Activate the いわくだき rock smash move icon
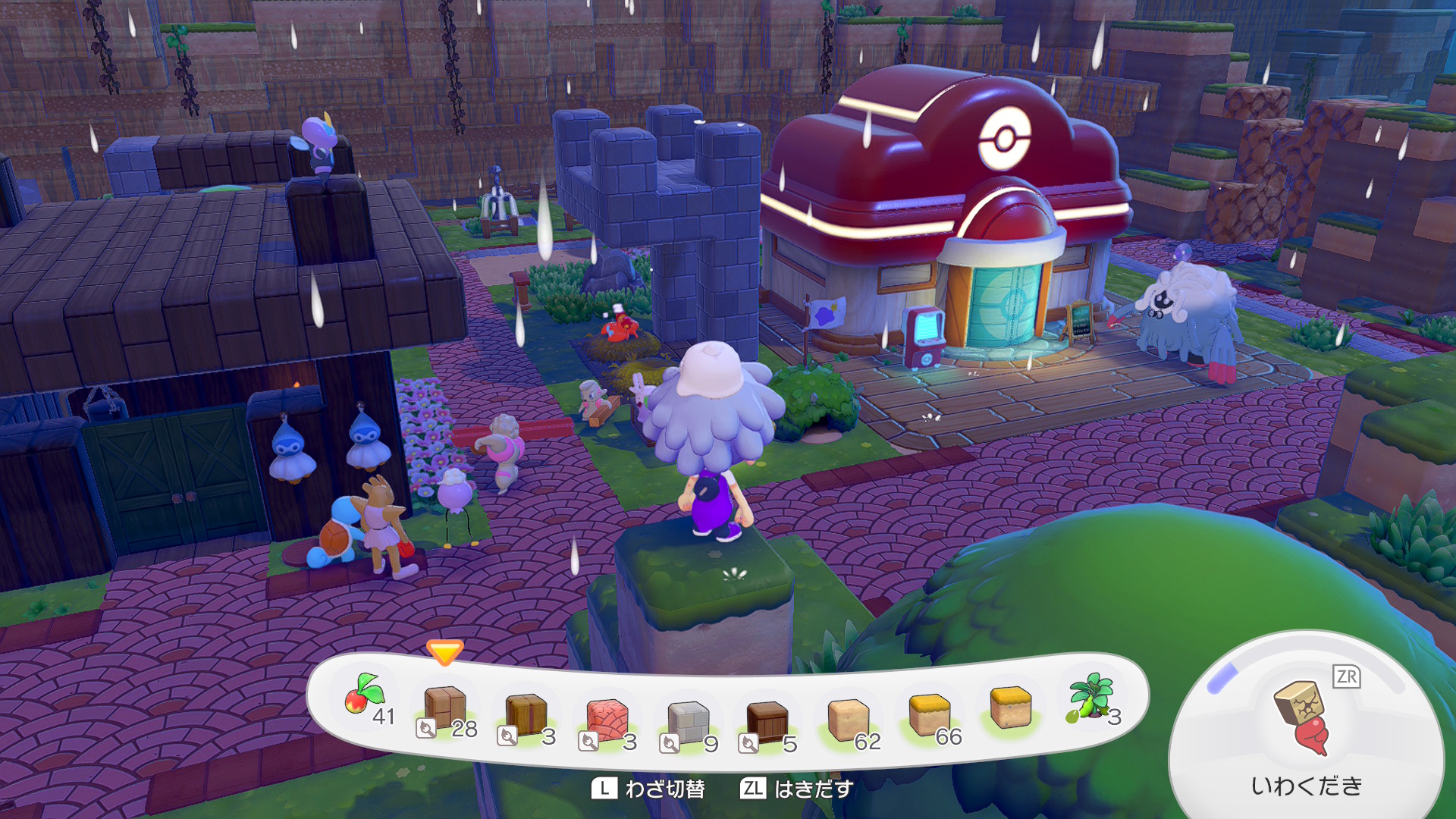The width and height of the screenshot is (1456, 819). (1304, 717)
